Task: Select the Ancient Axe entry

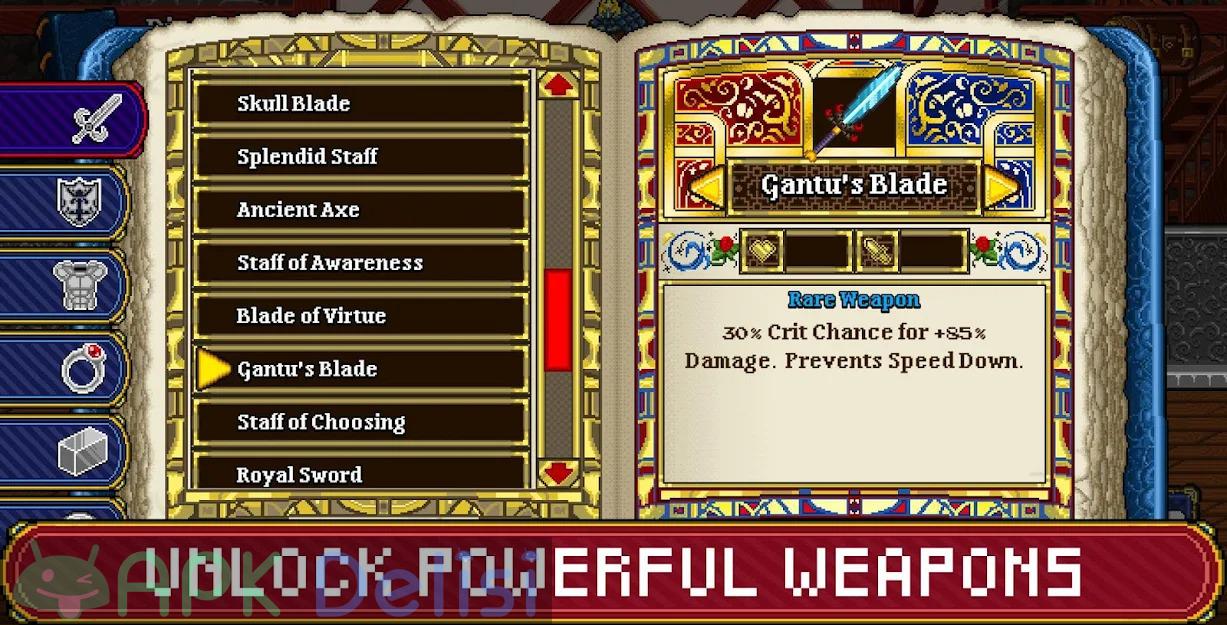Action: [x=360, y=210]
